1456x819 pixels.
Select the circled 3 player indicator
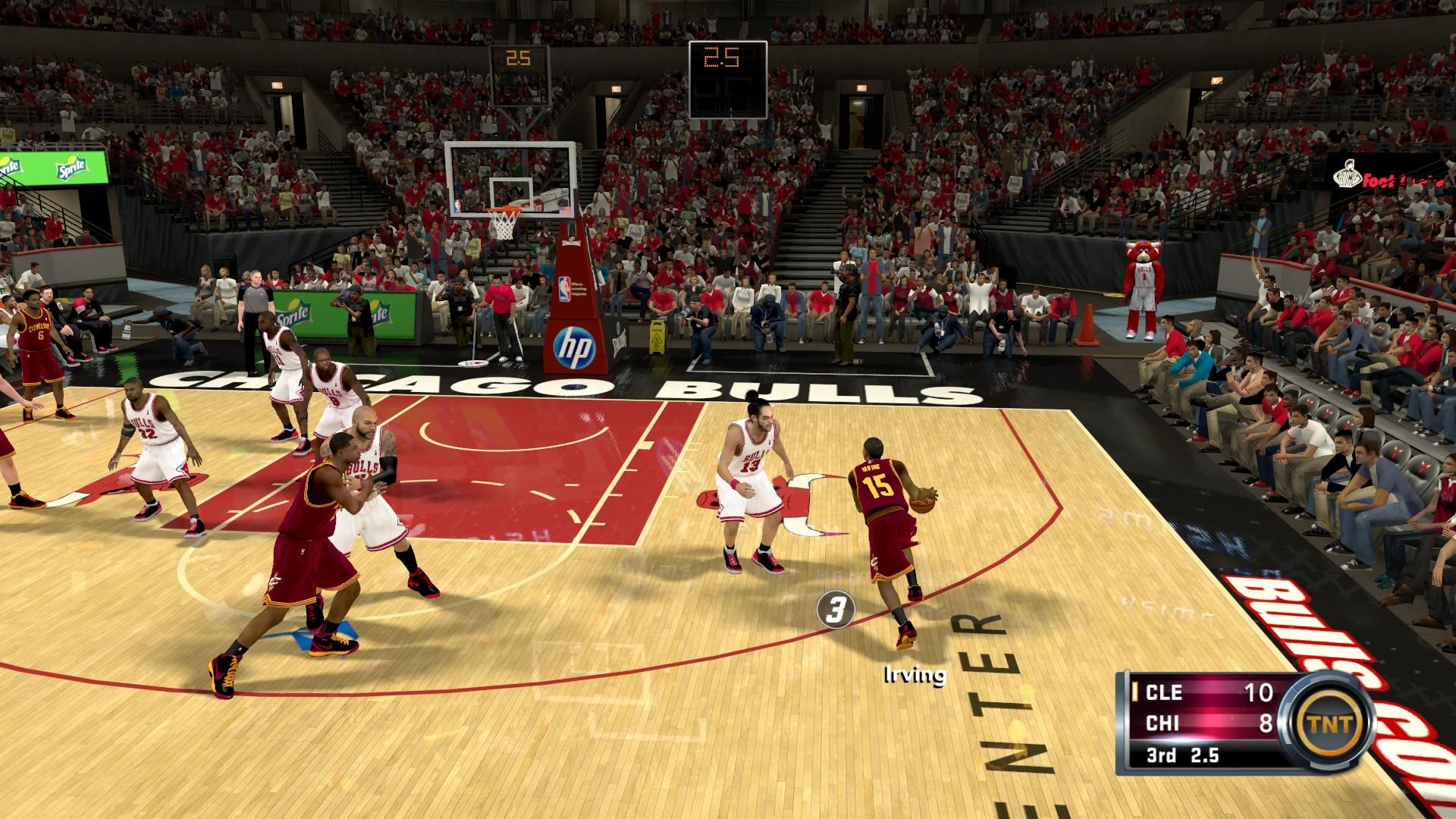pyautogui.click(x=836, y=609)
